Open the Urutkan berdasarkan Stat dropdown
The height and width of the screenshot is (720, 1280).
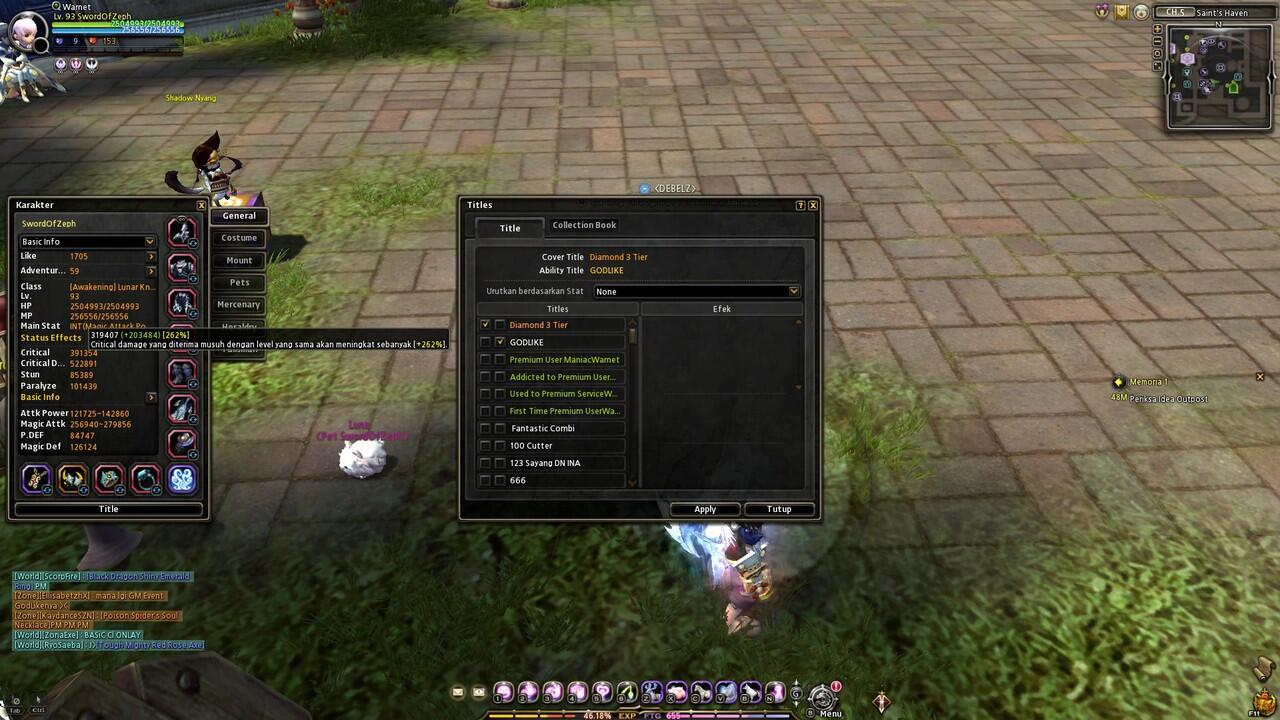tap(697, 291)
